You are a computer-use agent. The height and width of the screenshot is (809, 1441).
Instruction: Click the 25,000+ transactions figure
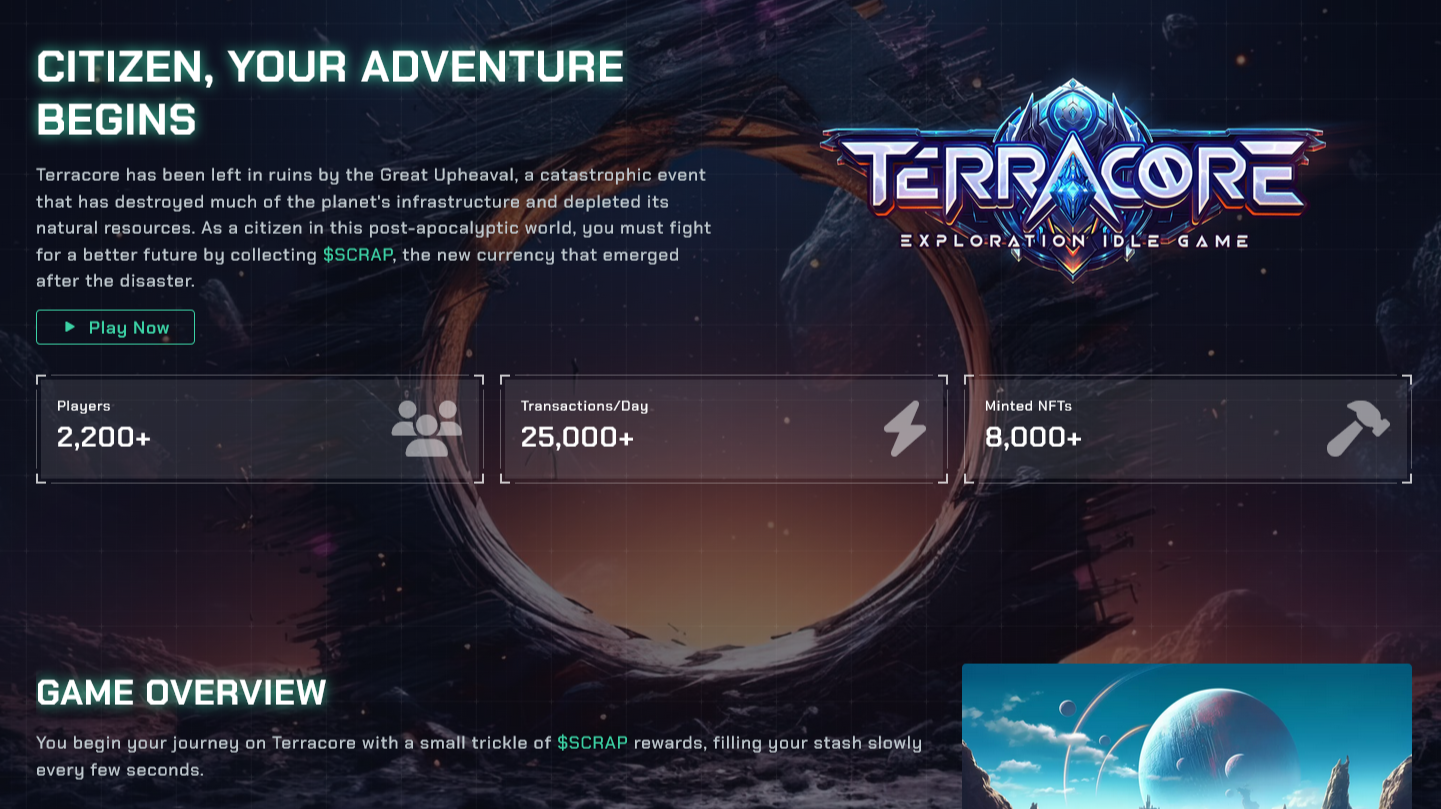pos(576,437)
